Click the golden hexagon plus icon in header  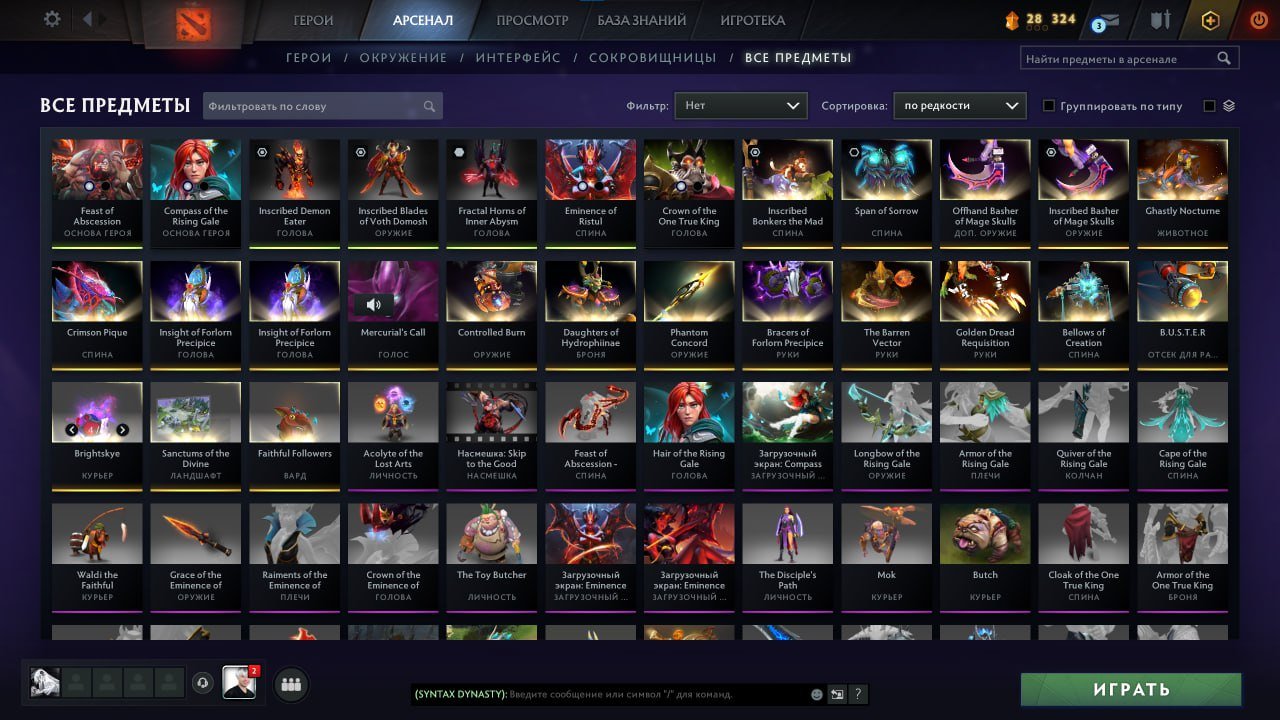tap(1210, 18)
